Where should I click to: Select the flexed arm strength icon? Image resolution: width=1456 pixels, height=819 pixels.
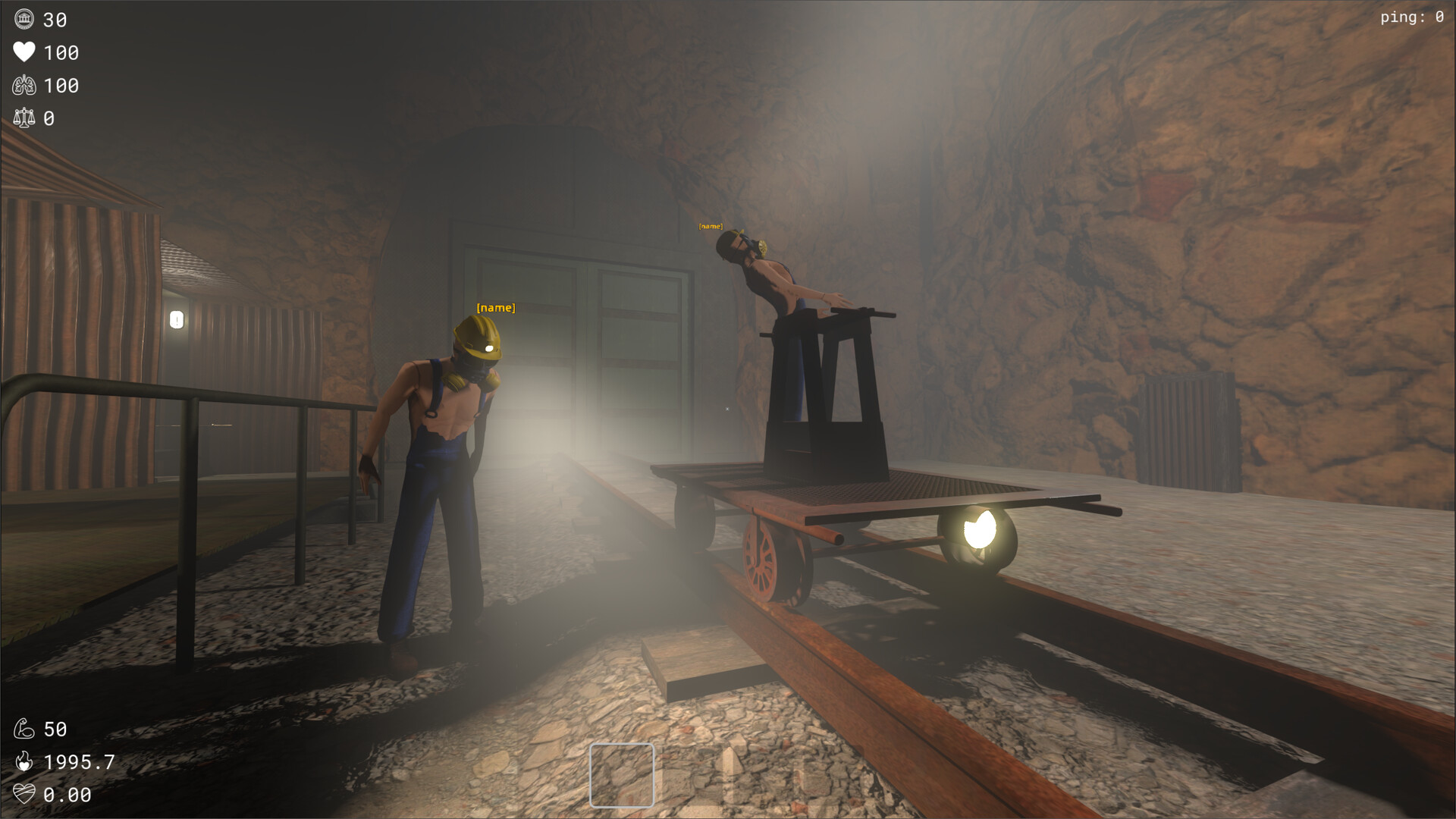tap(25, 729)
